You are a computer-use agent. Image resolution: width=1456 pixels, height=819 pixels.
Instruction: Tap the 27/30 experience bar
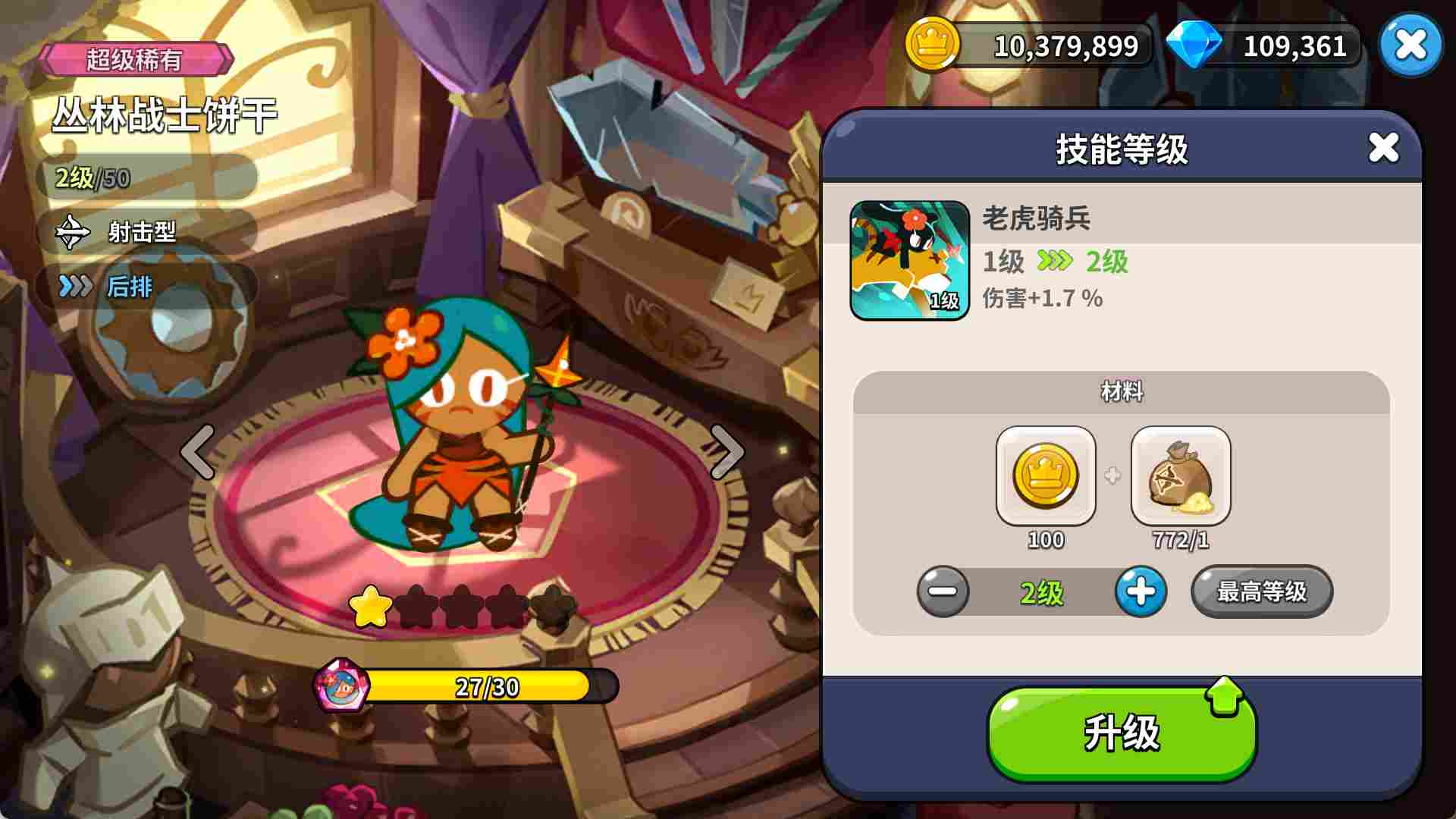click(x=485, y=687)
